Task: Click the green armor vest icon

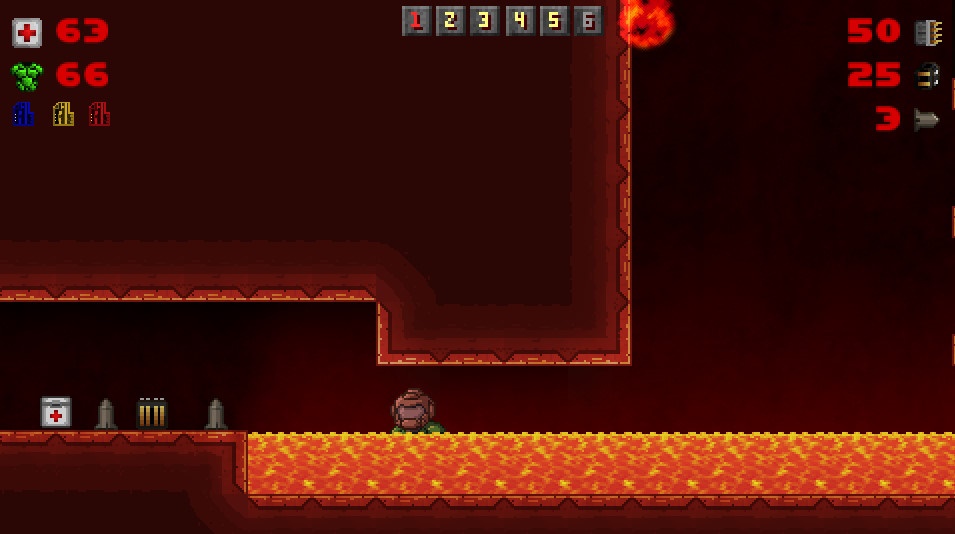Action: tap(27, 76)
